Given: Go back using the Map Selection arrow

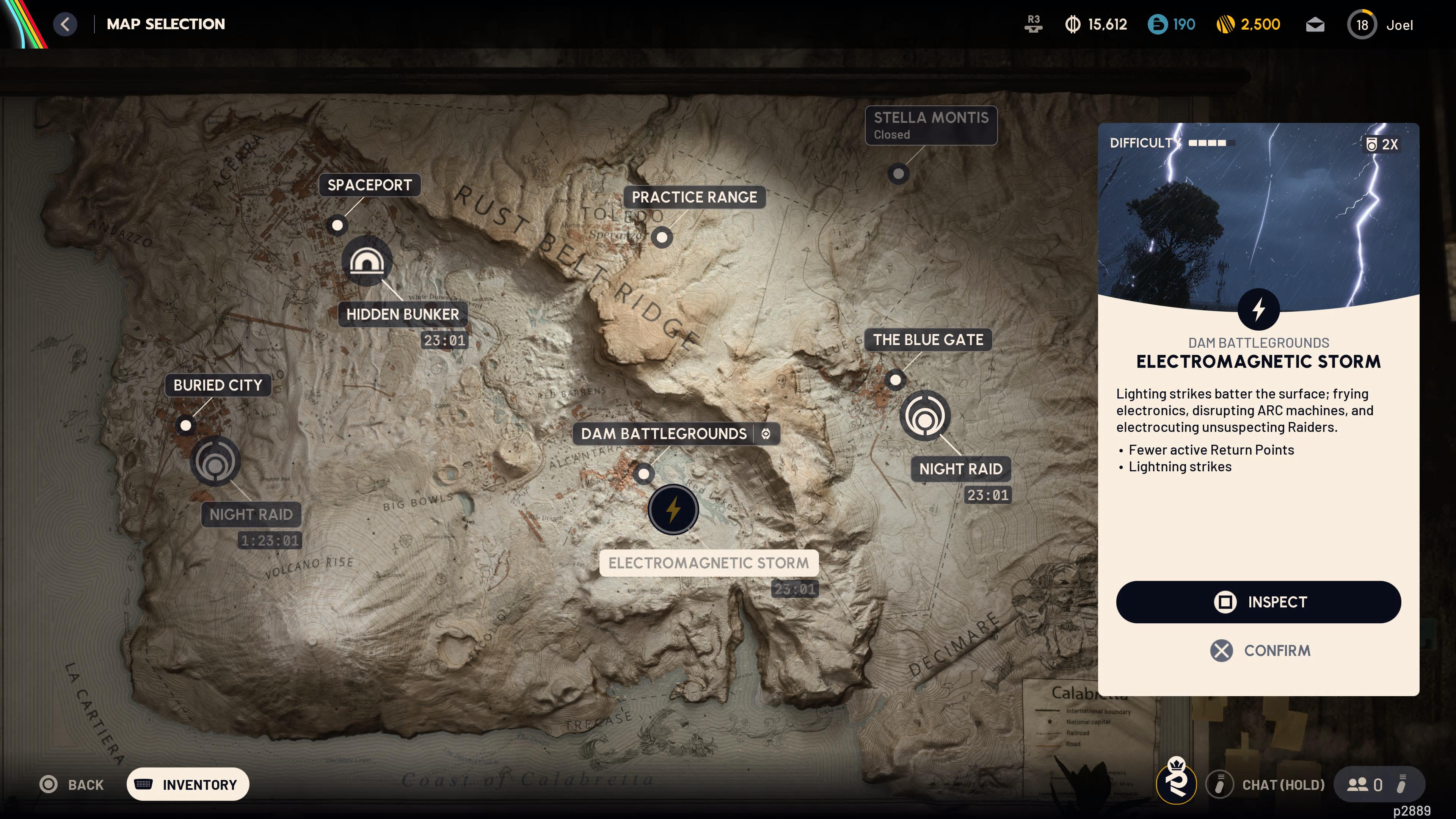Looking at the screenshot, I should [x=65, y=24].
